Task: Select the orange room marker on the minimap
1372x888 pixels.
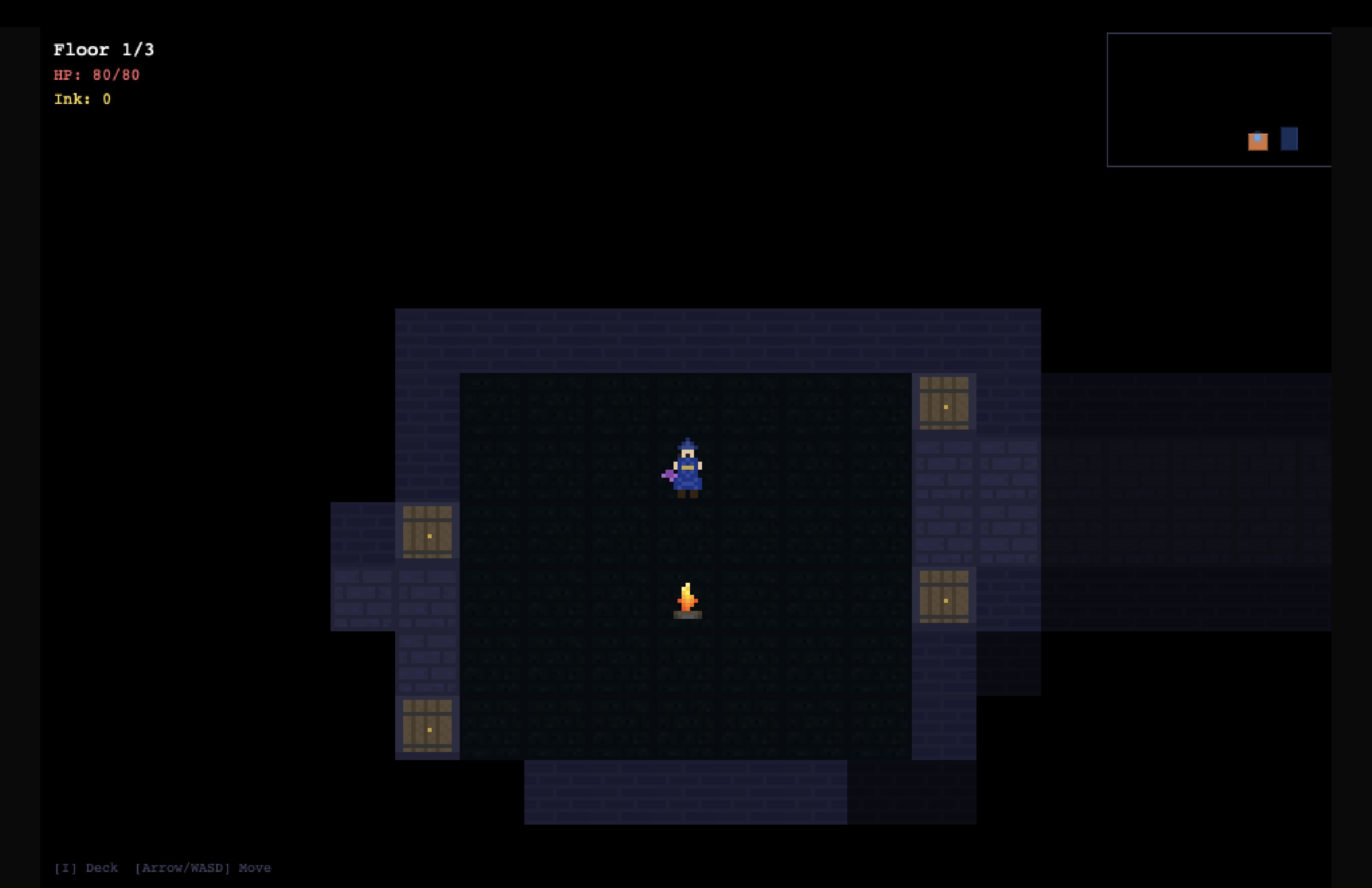Action: pyautogui.click(x=1257, y=141)
